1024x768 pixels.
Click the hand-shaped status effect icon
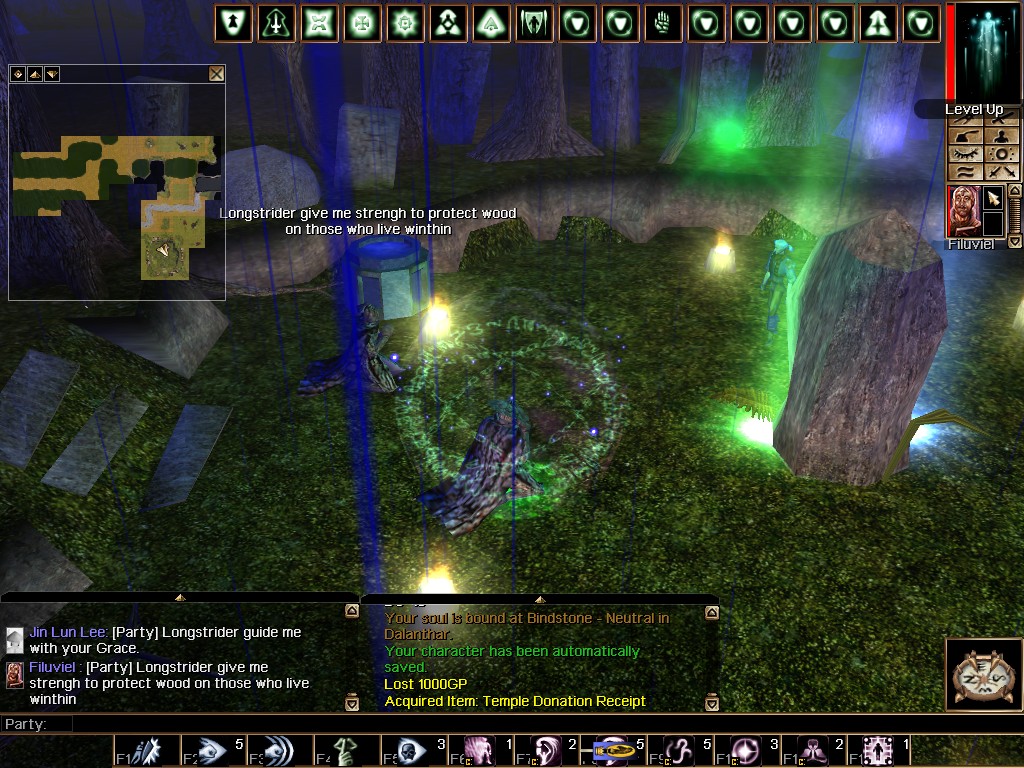(x=663, y=23)
